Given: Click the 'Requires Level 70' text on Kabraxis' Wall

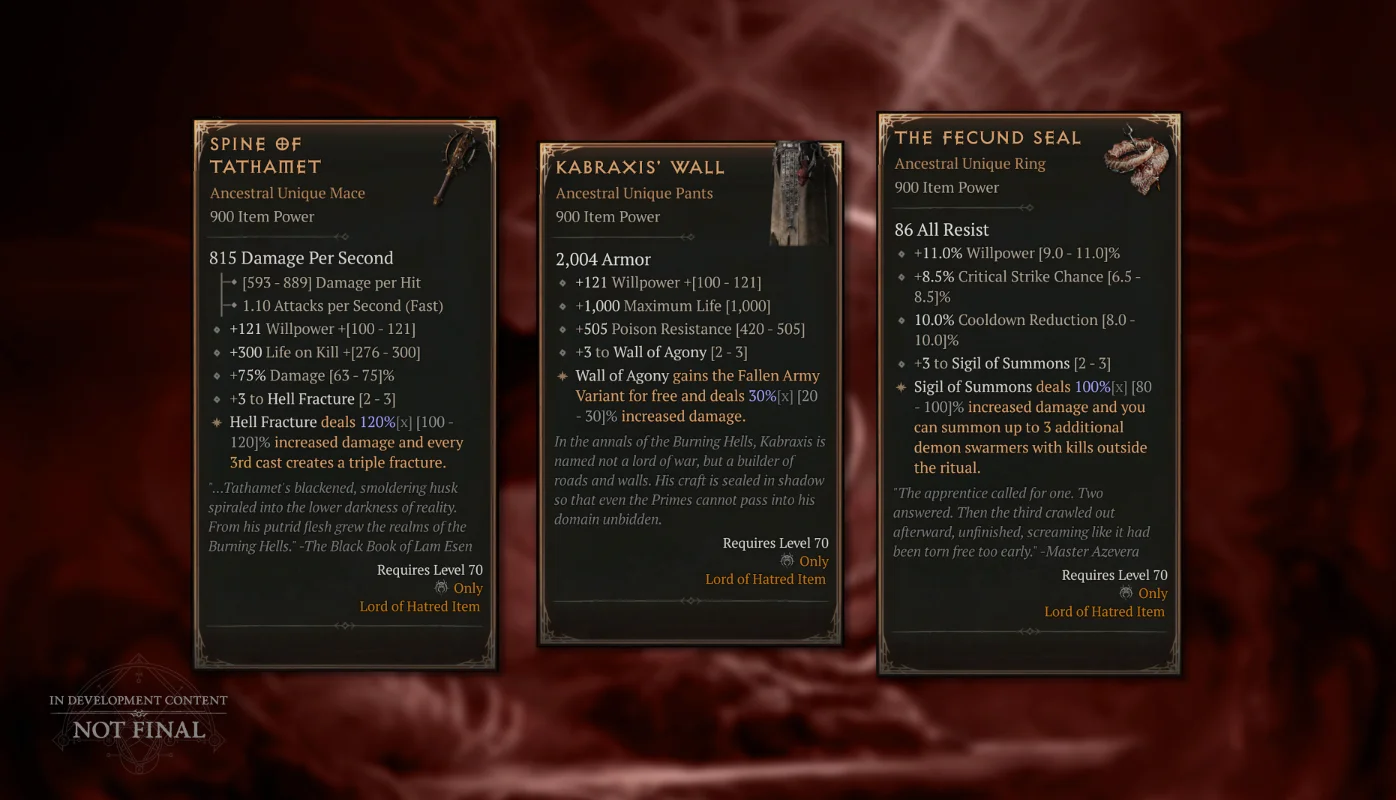Looking at the screenshot, I should (x=776, y=542).
